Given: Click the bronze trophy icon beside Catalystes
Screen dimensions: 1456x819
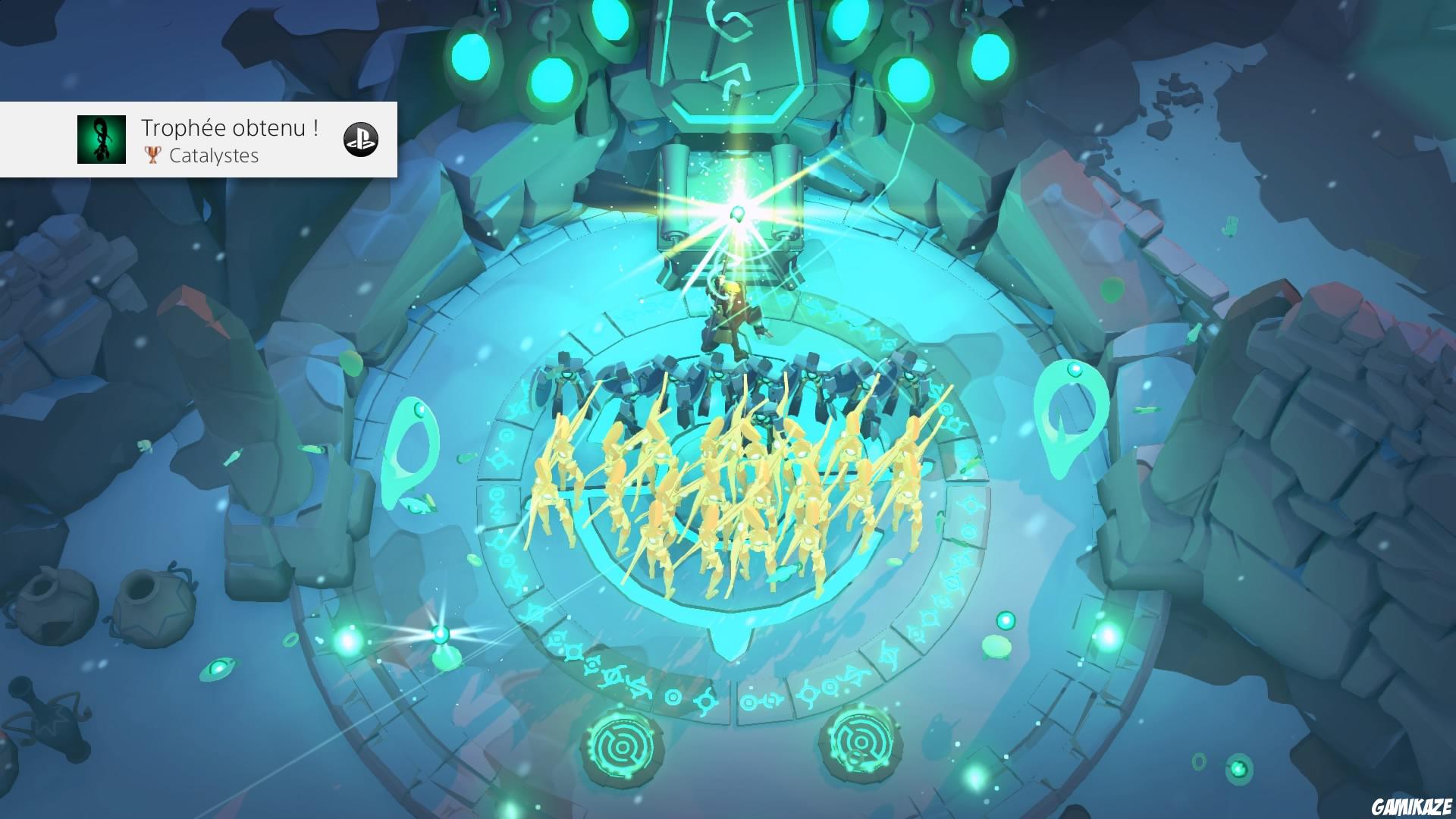Looking at the screenshot, I should [x=152, y=156].
